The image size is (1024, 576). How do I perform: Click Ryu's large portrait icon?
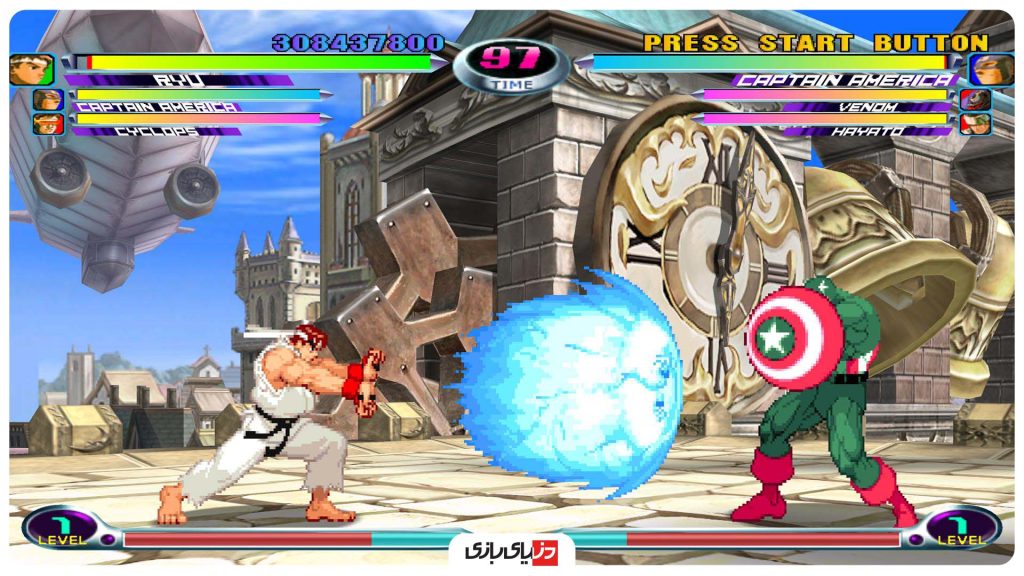(31, 69)
